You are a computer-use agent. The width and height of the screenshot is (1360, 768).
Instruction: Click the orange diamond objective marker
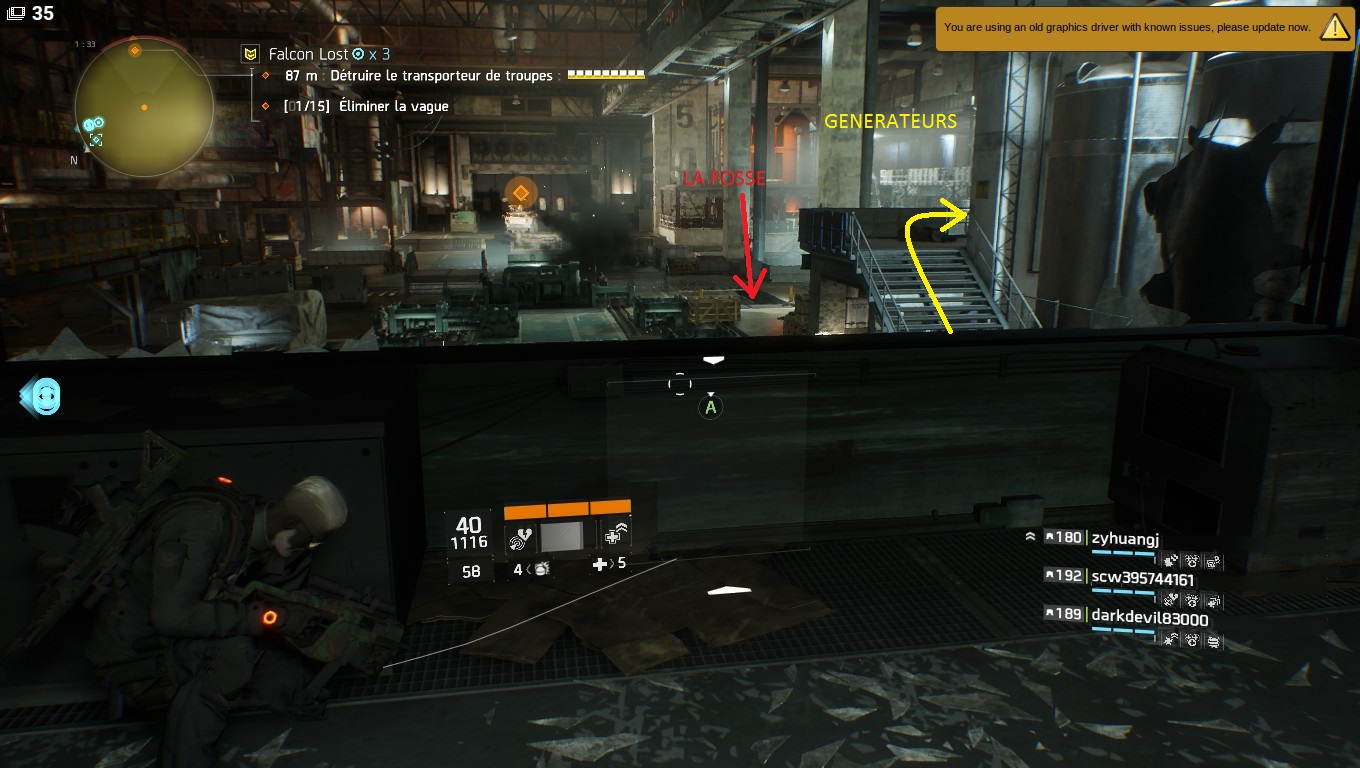pos(519,192)
